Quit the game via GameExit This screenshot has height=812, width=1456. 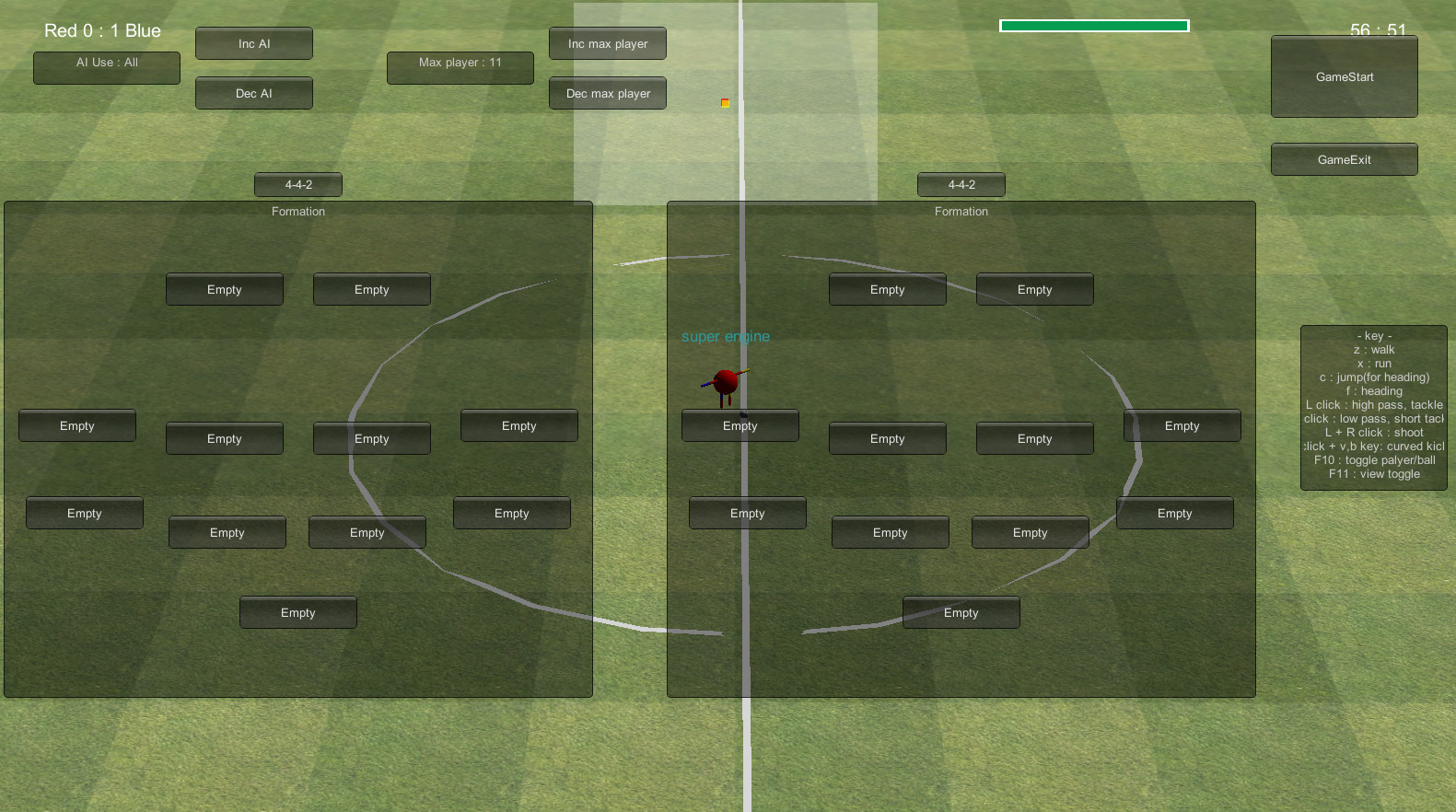click(1344, 158)
